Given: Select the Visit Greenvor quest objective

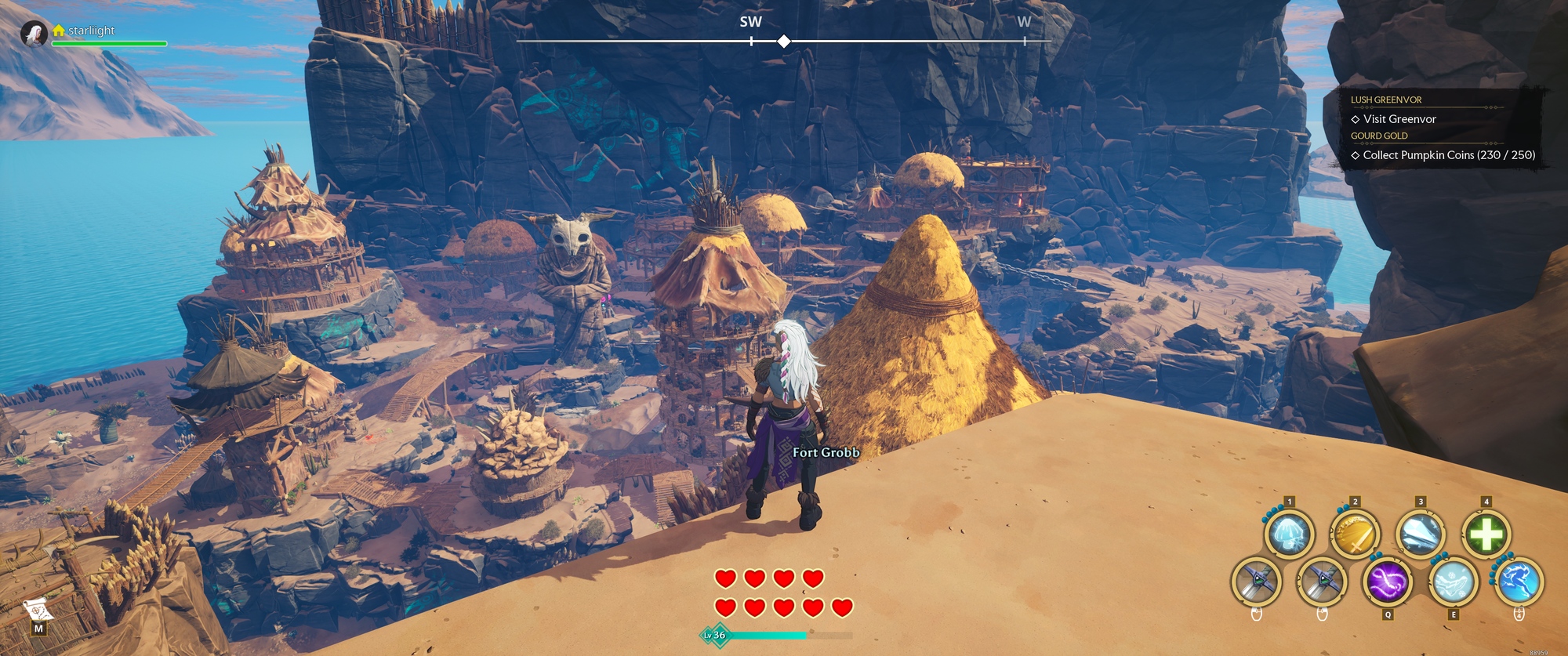Looking at the screenshot, I should pyautogui.click(x=1399, y=119).
